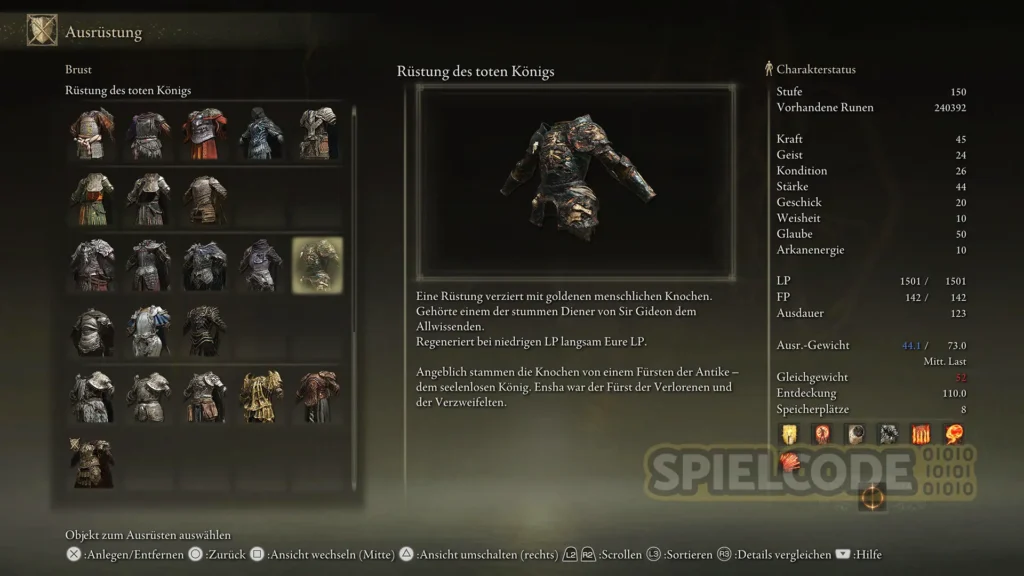Screen dimensions: 1024x576
Task: Select the highlighted Rüstung des toten Königs slot
Action: 317,265
